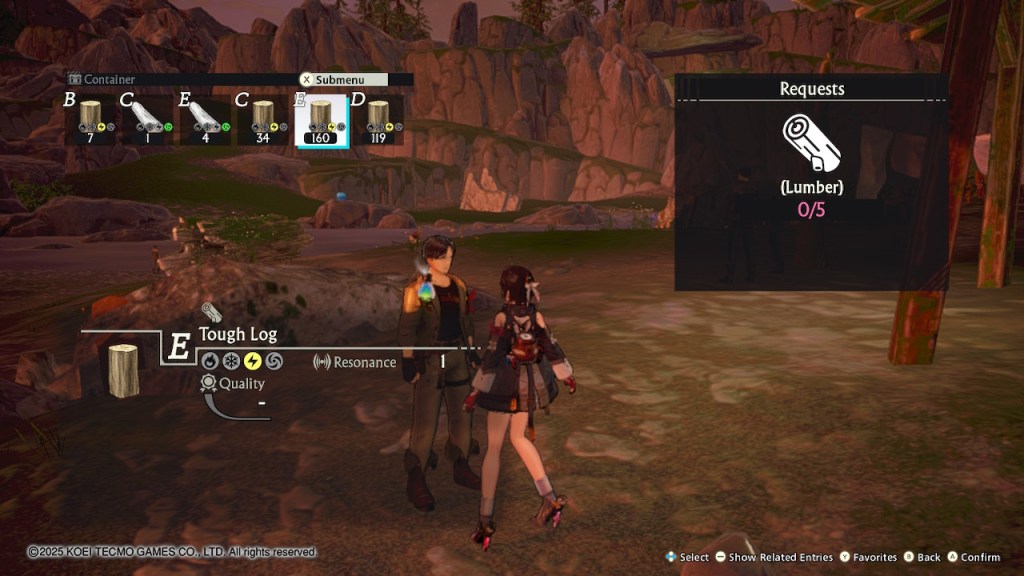Pick the rank E white log with quantity 4
Screen dimensions: 1024x576
tap(205, 120)
